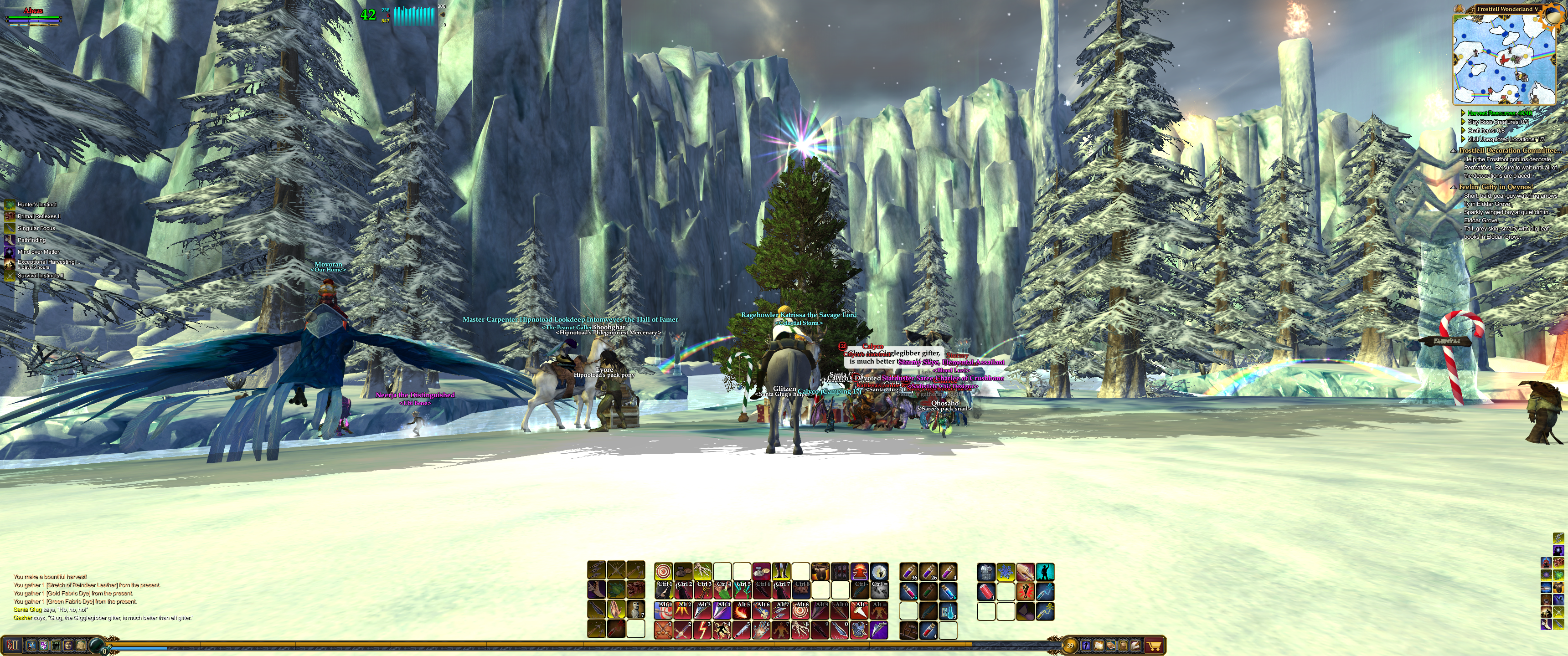The image size is (1568, 656).
Task: Use the purple potion with 36 charges
Action: coord(909,571)
